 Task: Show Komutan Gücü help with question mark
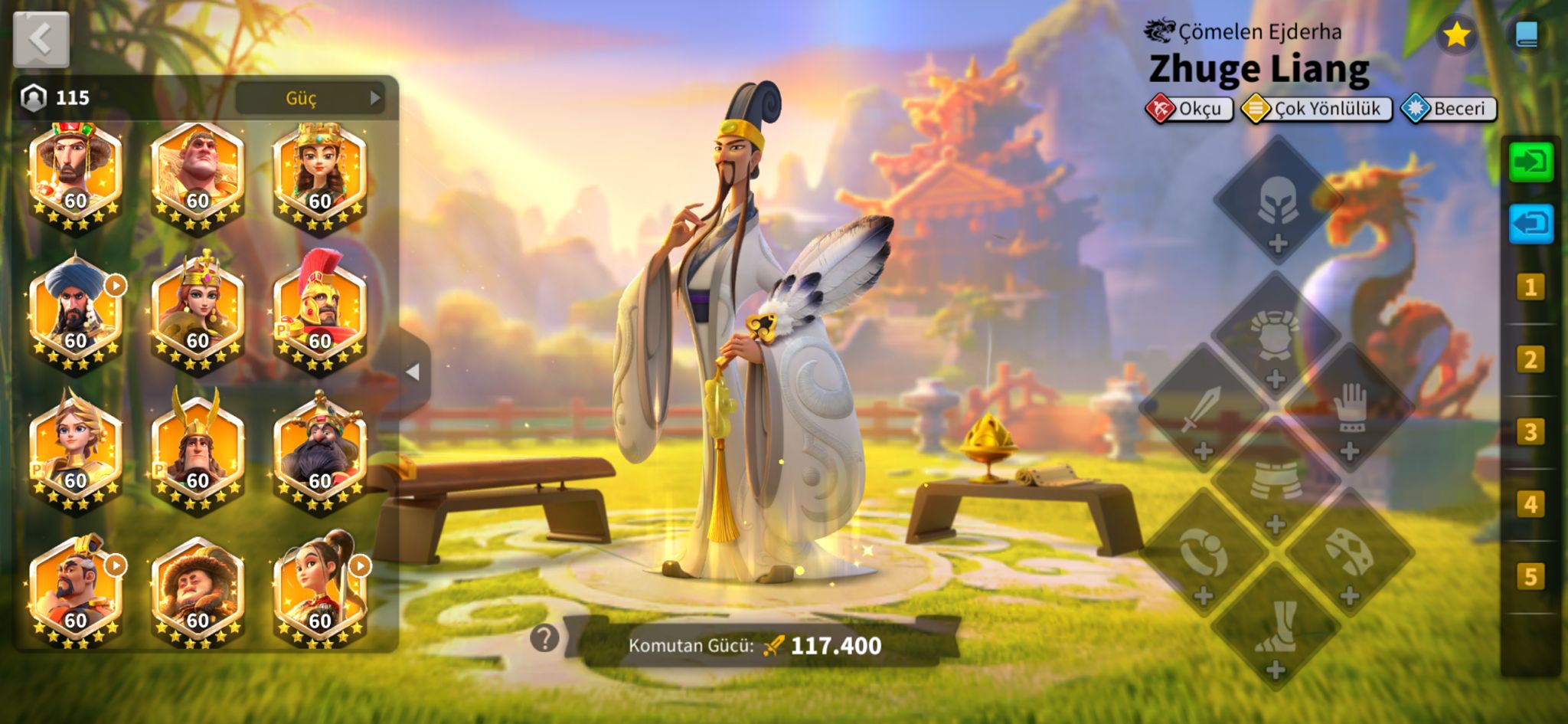544,637
